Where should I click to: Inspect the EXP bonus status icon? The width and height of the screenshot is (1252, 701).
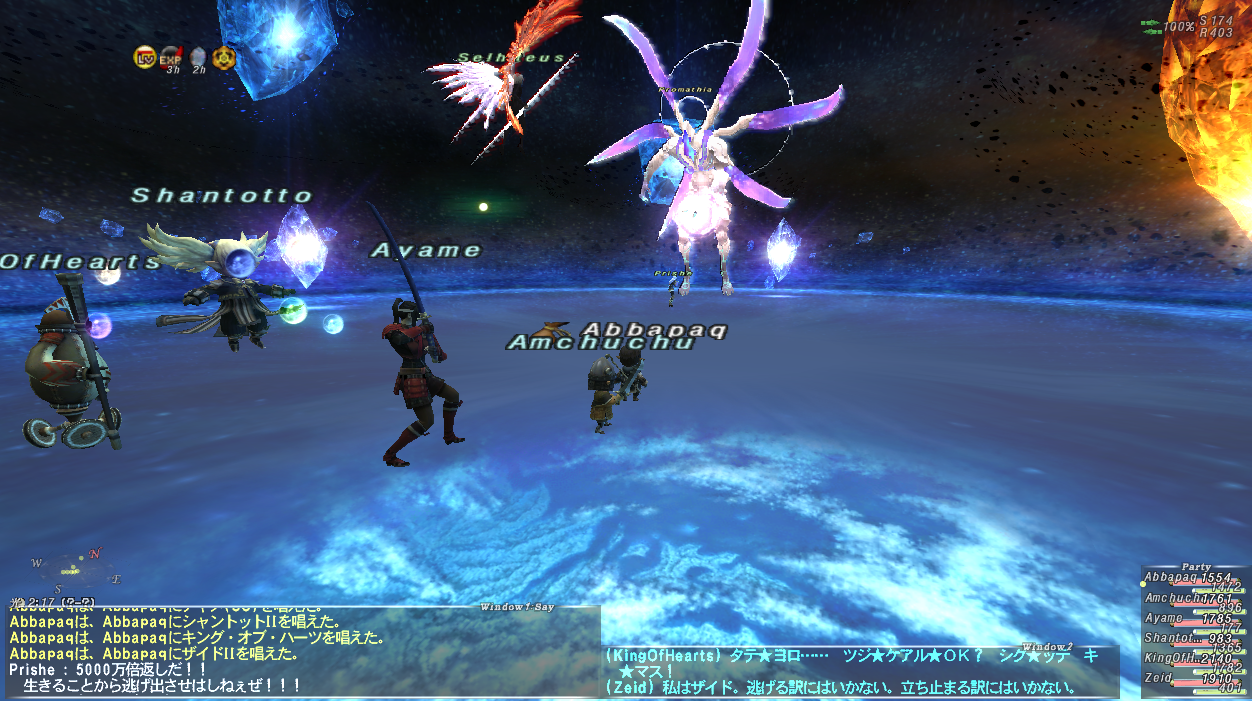(x=171, y=57)
